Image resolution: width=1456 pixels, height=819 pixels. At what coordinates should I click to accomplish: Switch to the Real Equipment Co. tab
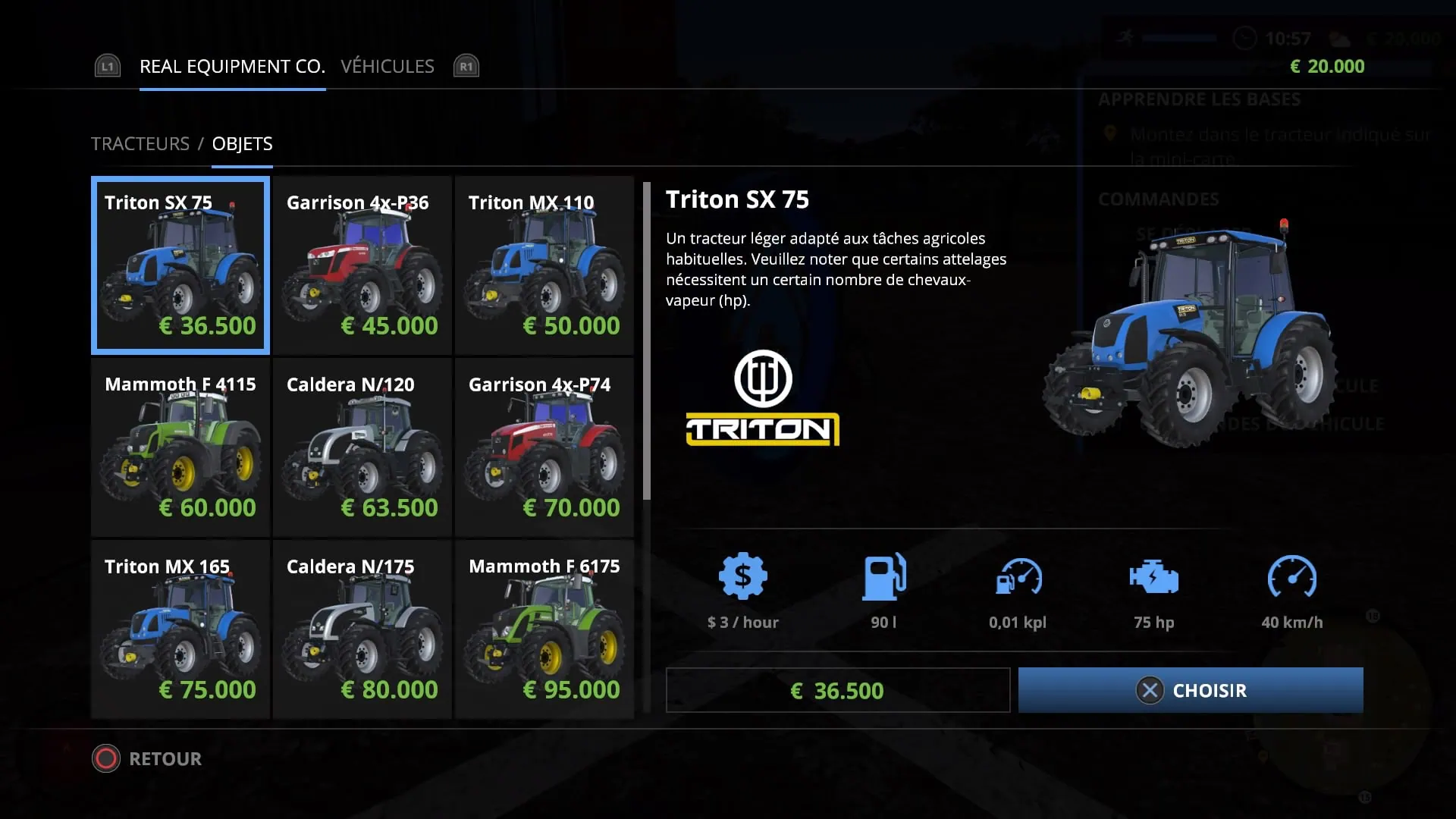tap(232, 67)
